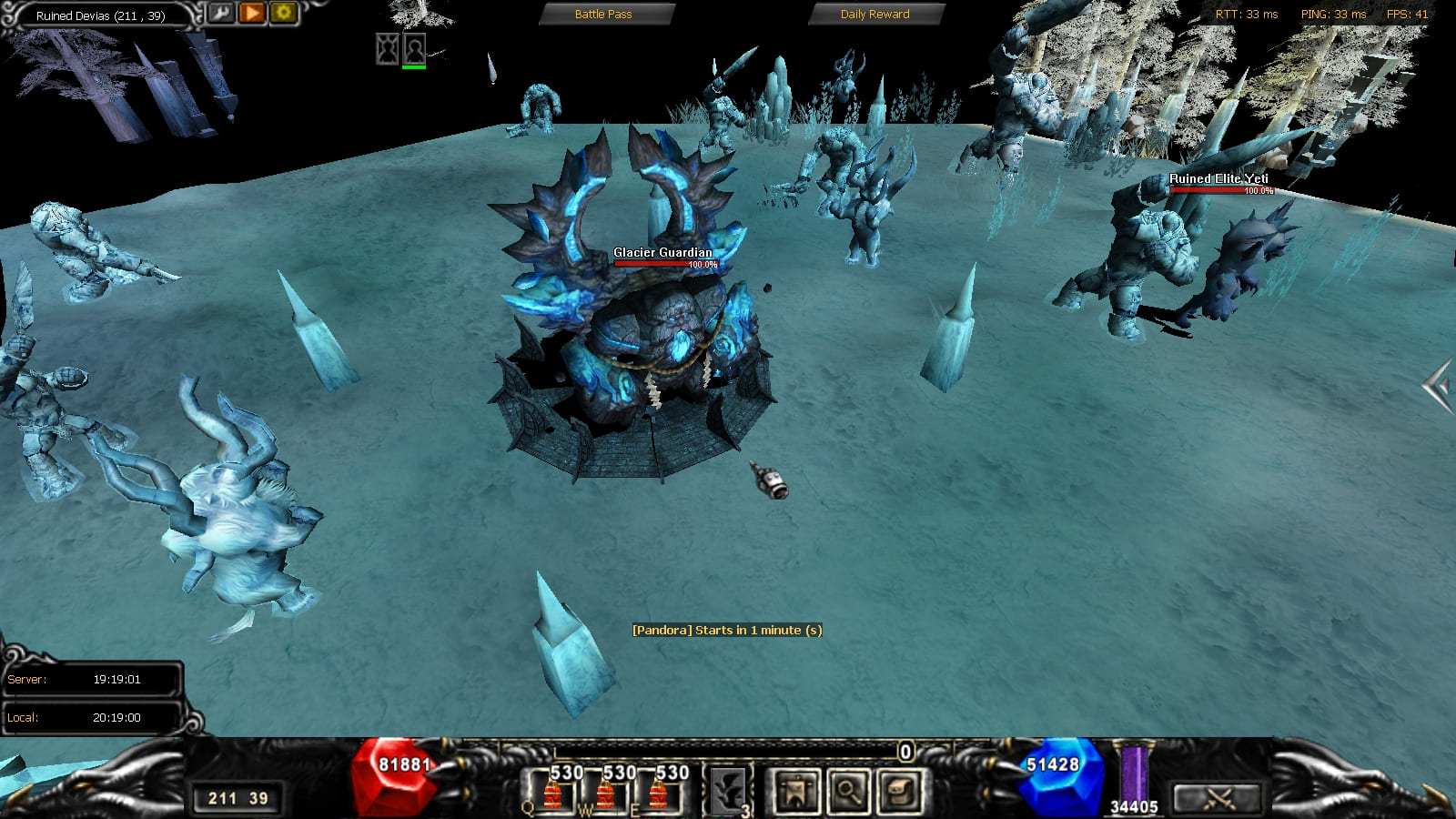Click the magnifying glass button

pyautogui.click(x=848, y=791)
